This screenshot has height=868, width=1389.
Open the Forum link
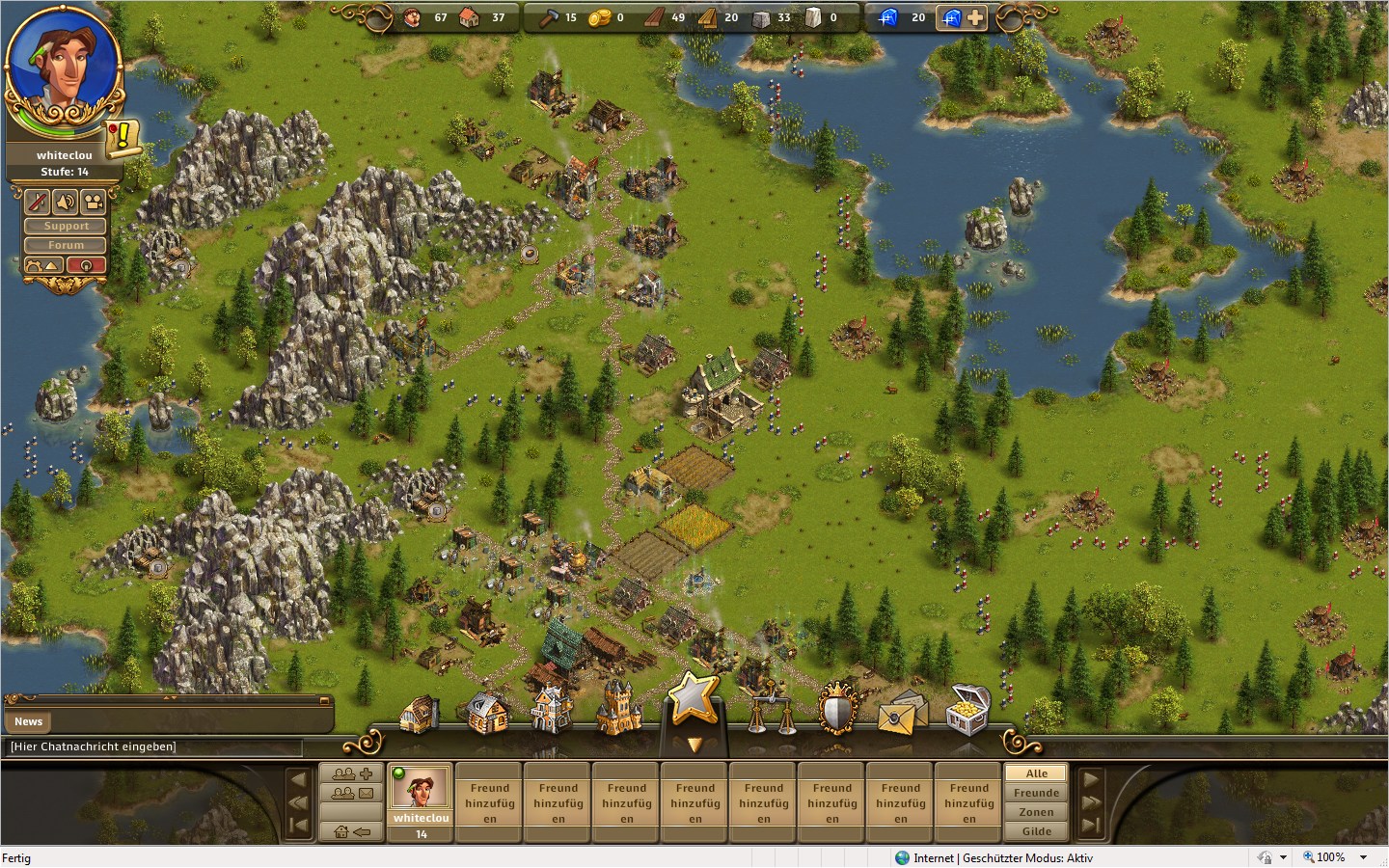[66, 245]
